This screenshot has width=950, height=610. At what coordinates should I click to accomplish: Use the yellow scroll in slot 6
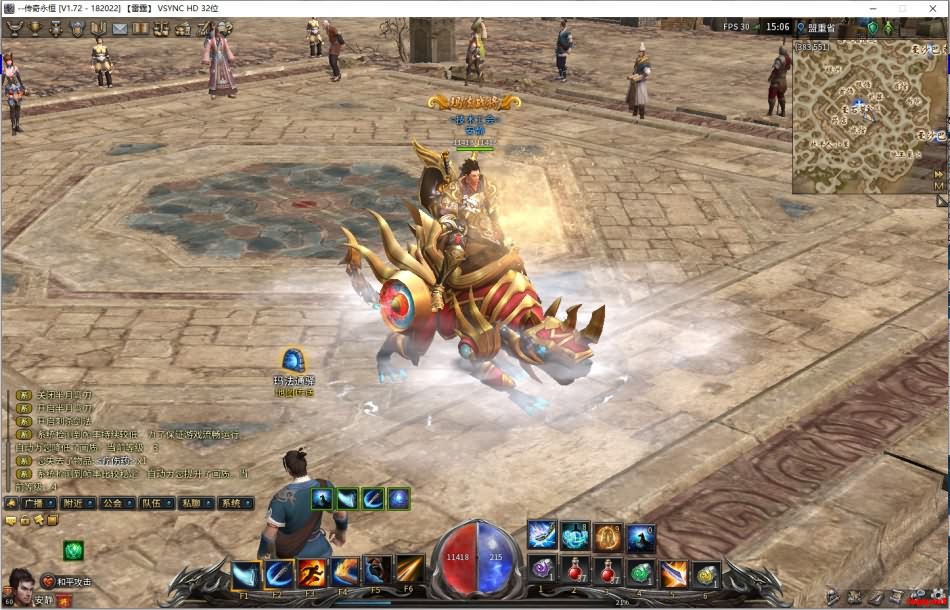[706, 574]
